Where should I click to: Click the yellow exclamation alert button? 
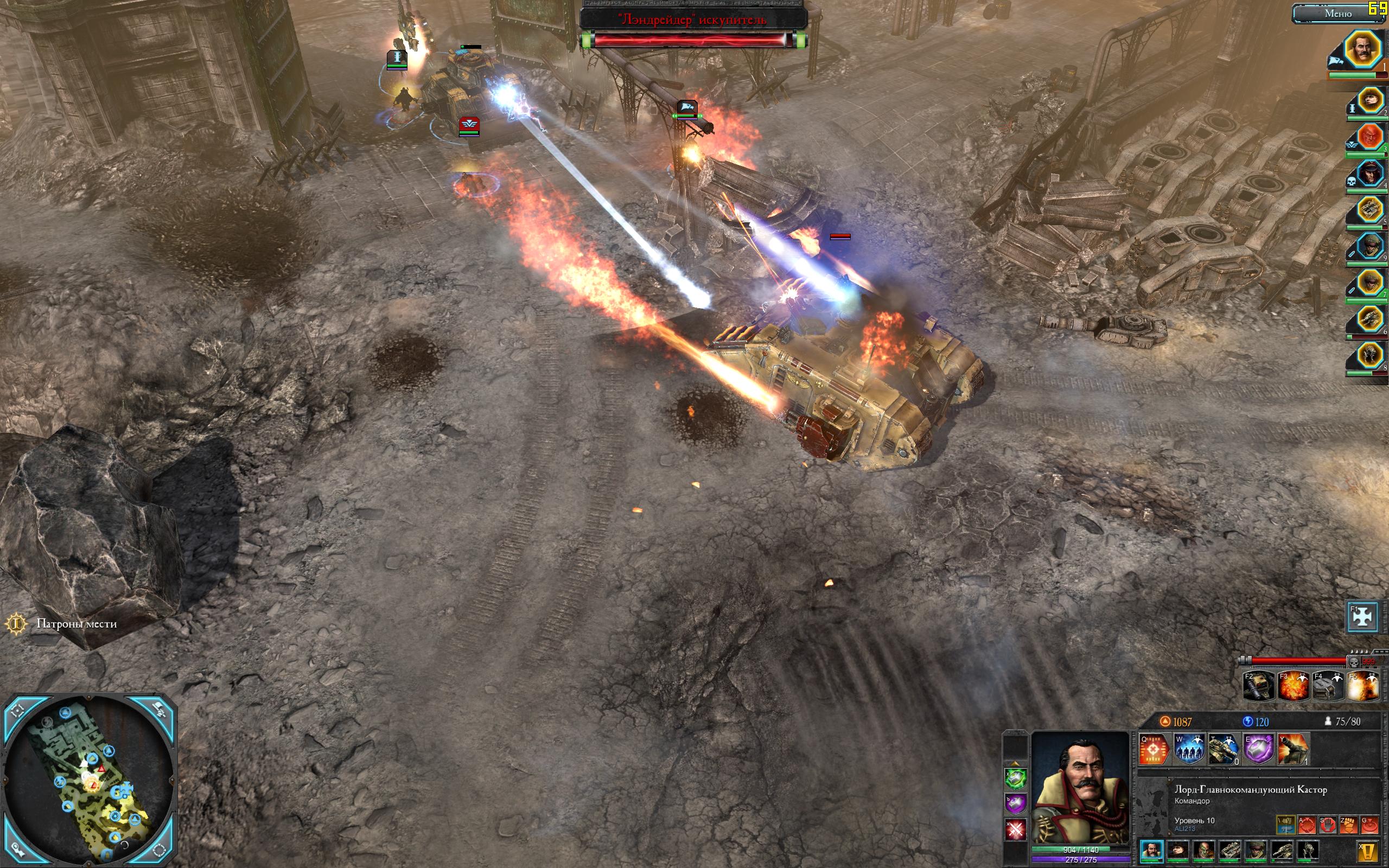pos(1368,851)
